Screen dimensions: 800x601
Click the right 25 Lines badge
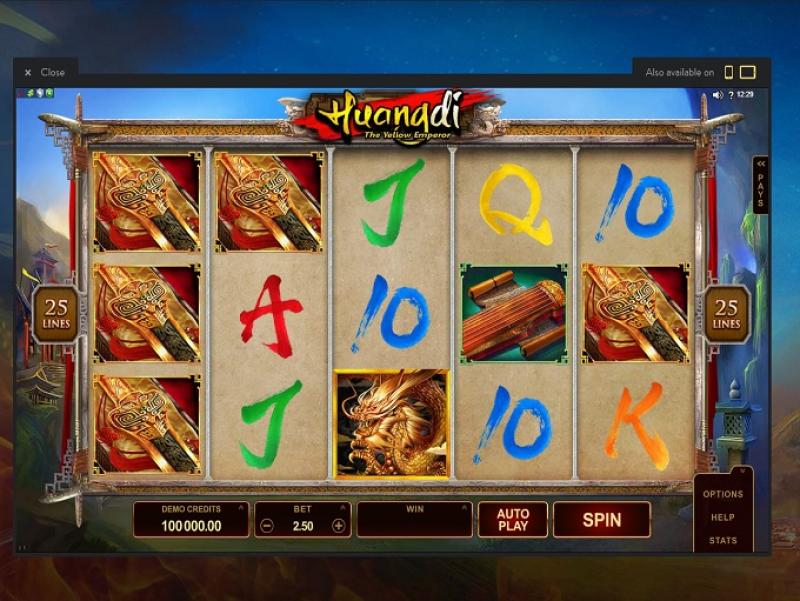point(727,314)
